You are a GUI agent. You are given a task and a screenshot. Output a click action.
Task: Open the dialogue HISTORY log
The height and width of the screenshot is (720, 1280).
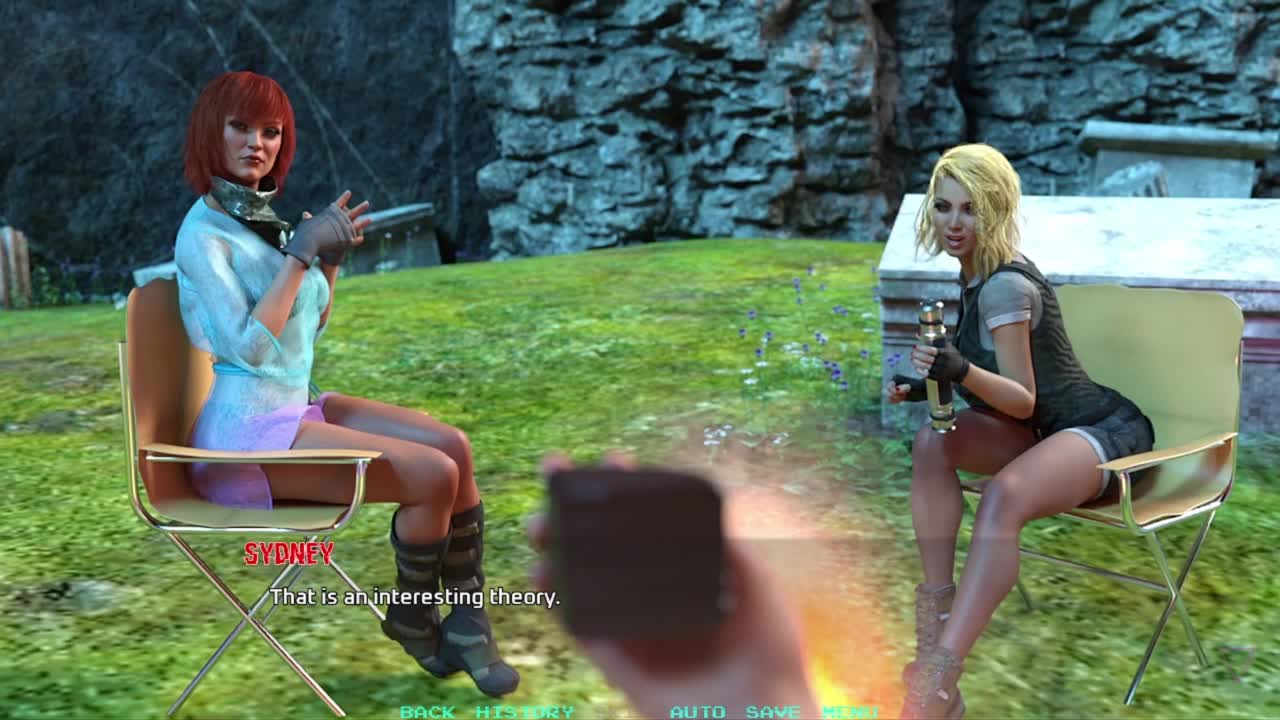524,712
